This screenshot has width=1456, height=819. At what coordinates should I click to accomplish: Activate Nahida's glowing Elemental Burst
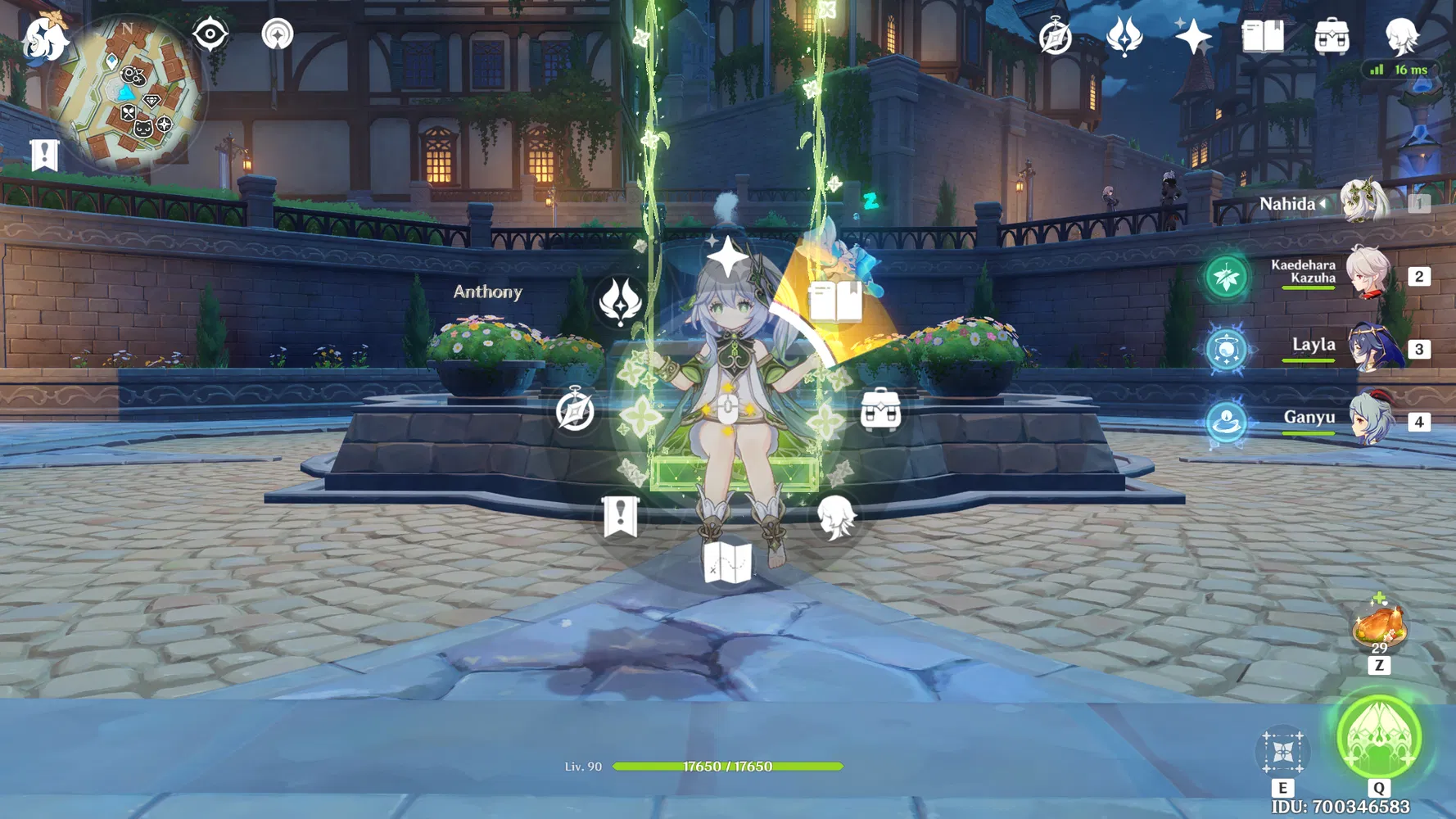click(x=1381, y=738)
